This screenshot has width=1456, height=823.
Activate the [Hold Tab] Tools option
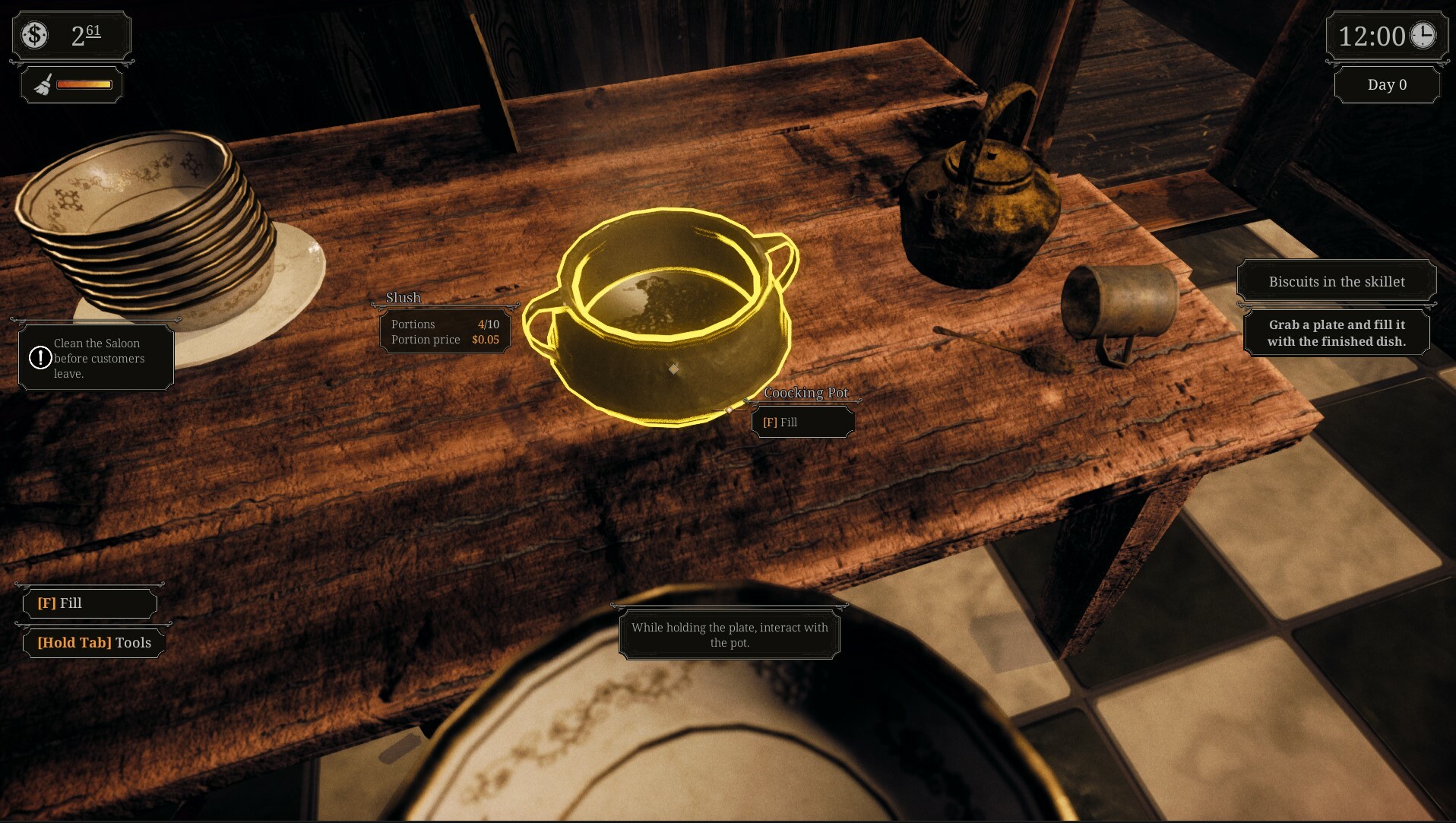click(93, 643)
